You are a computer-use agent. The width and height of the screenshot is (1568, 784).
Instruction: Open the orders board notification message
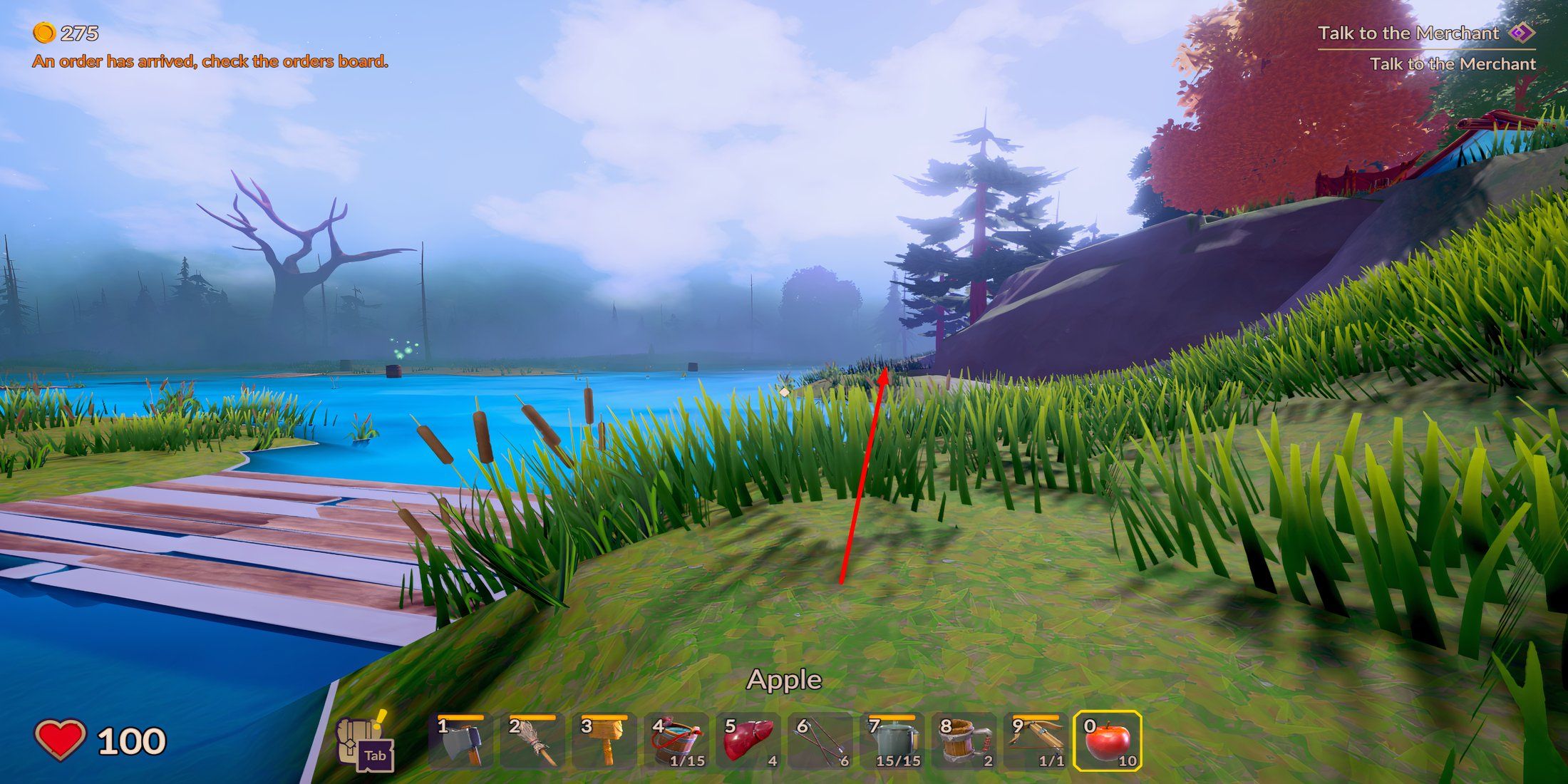(x=212, y=63)
